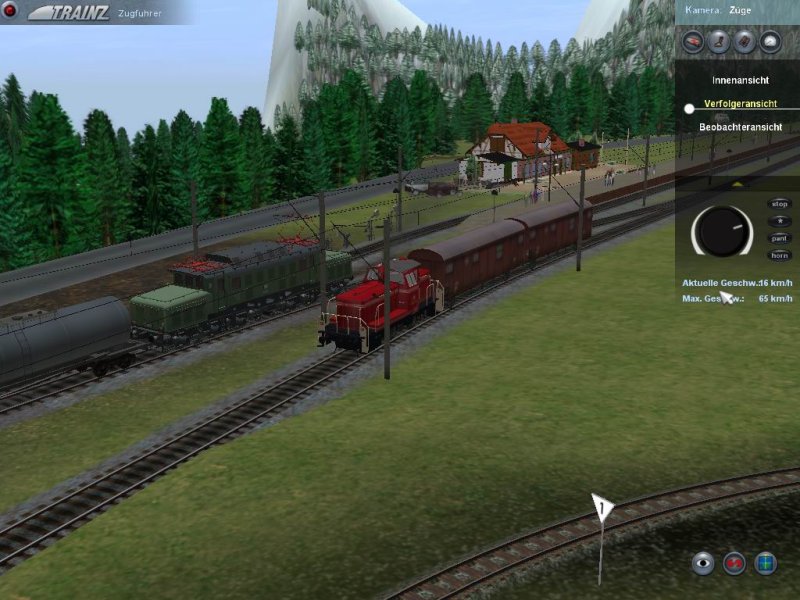The image size is (800, 600).
Task: Switch to Innenansicht camera view
Action: click(740, 79)
